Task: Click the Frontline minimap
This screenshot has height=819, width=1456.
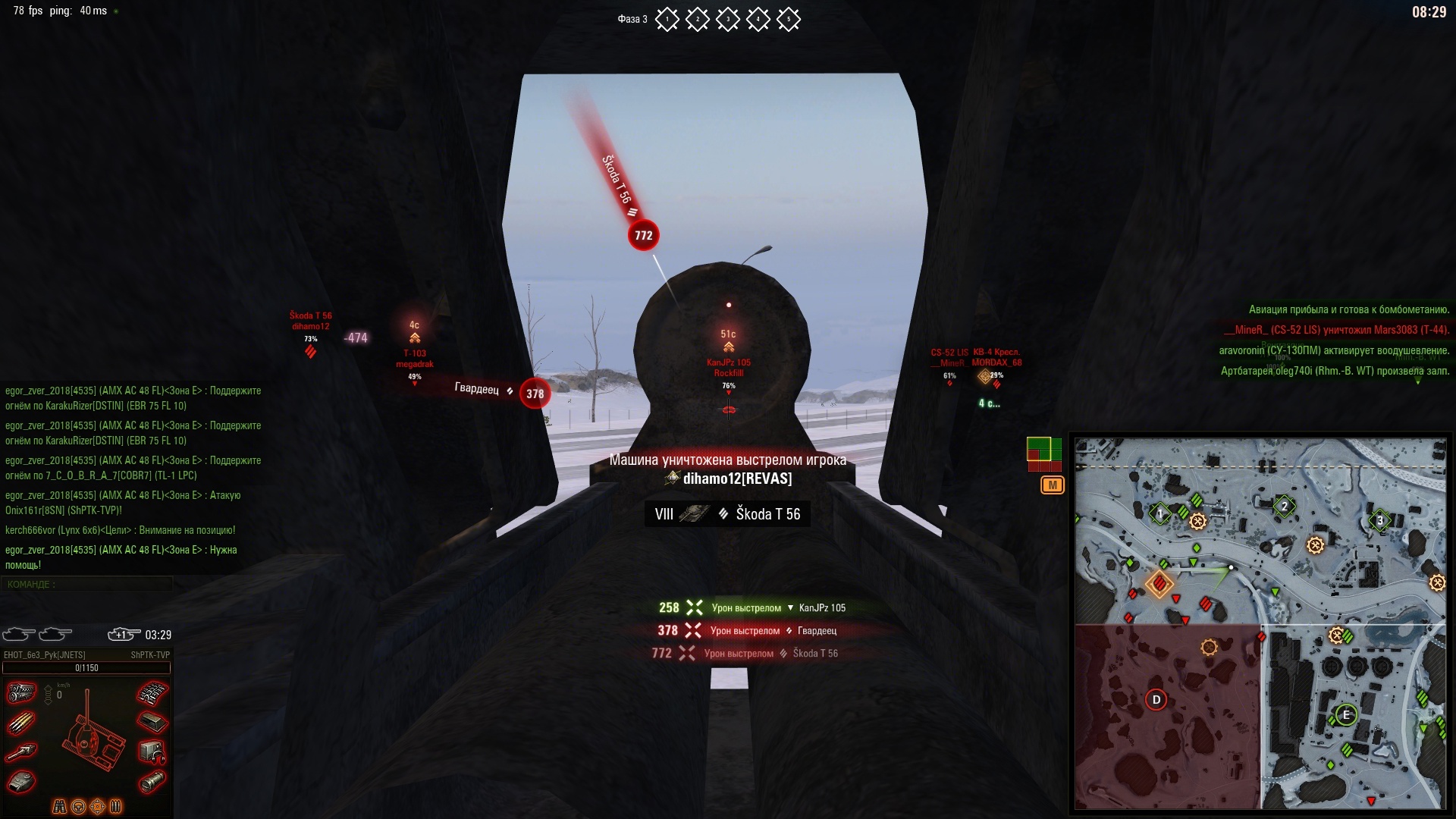Action: coord(1260,623)
